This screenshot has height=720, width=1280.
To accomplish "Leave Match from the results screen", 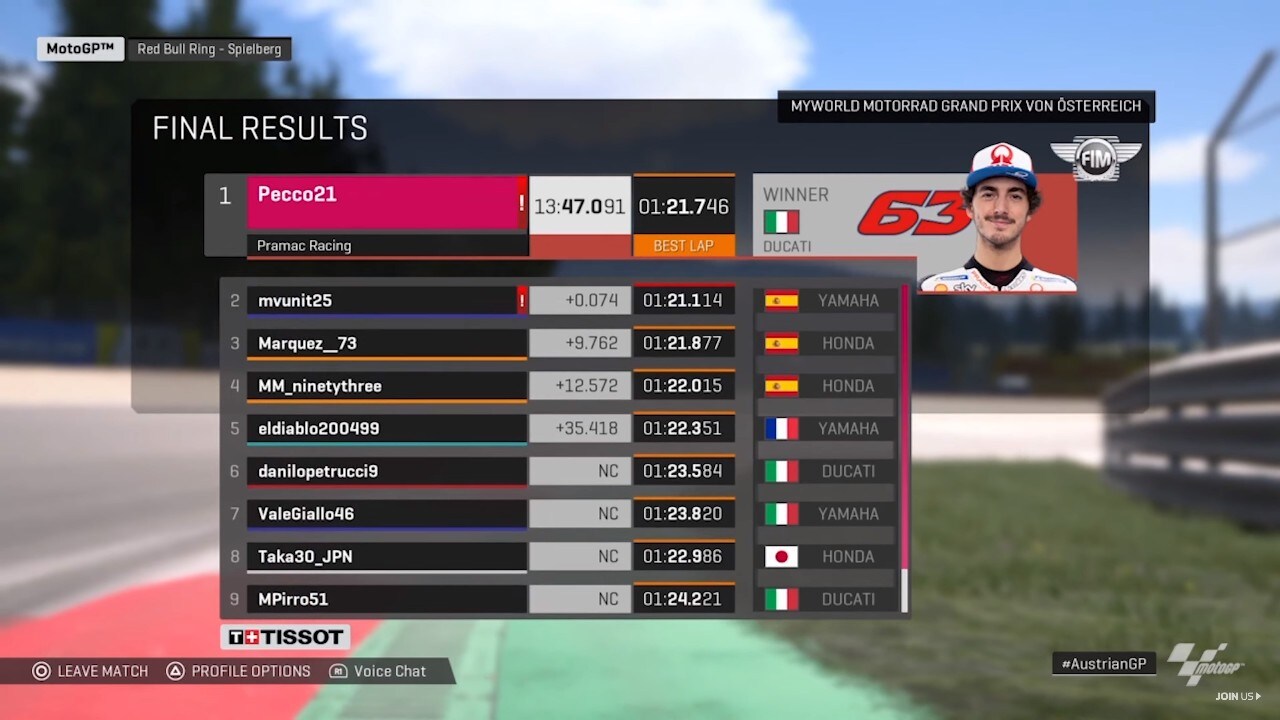I will tap(90, 671).
